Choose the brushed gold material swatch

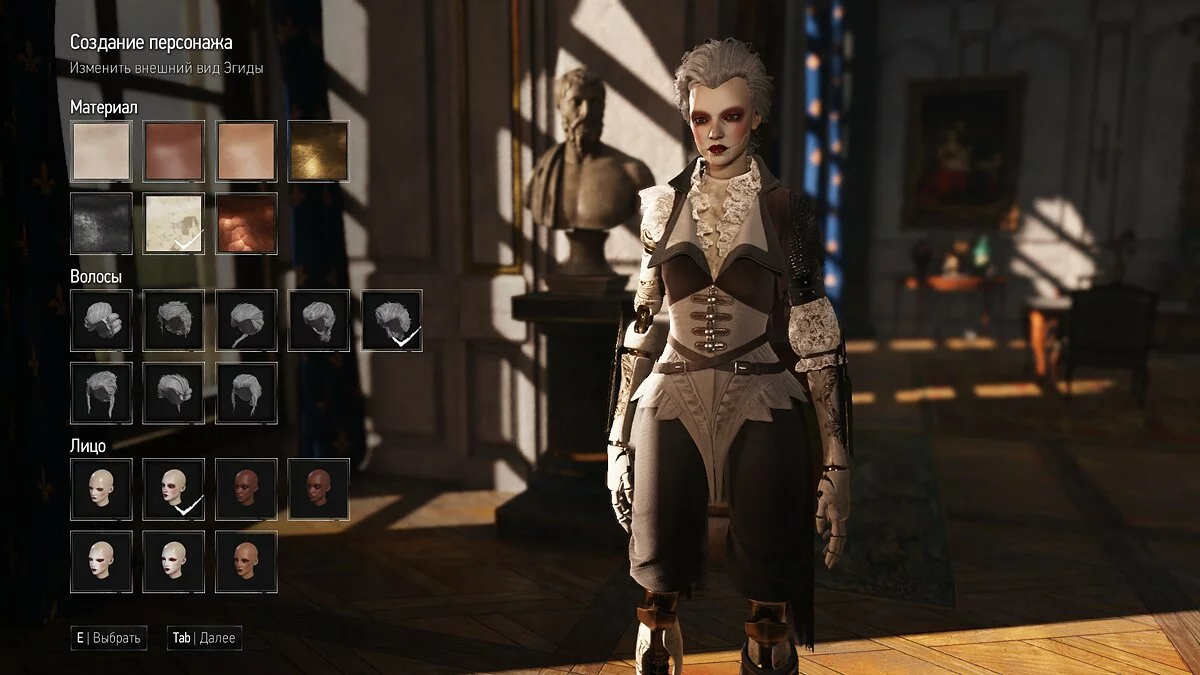pyautogui.click(x=318, y=151)
